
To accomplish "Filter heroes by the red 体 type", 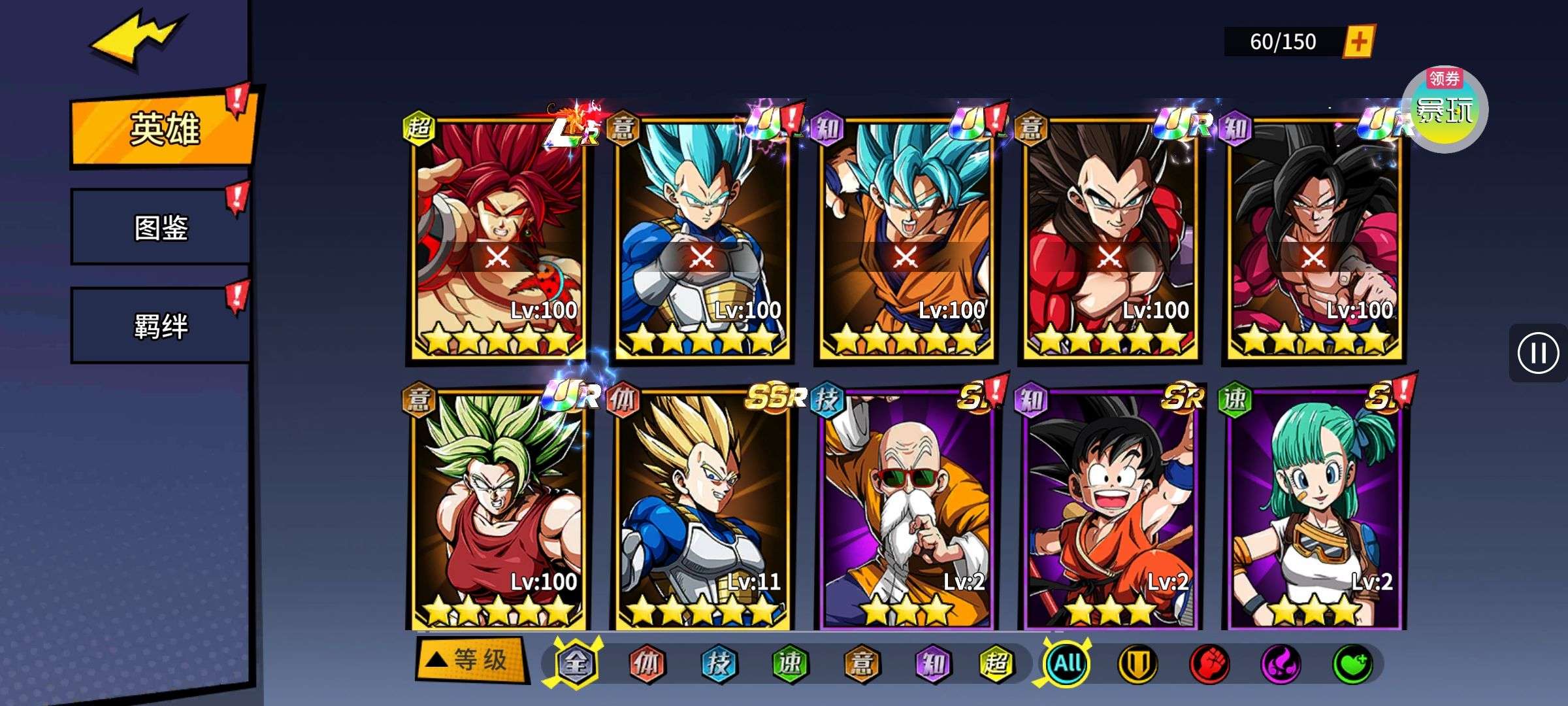I will 647,664.
